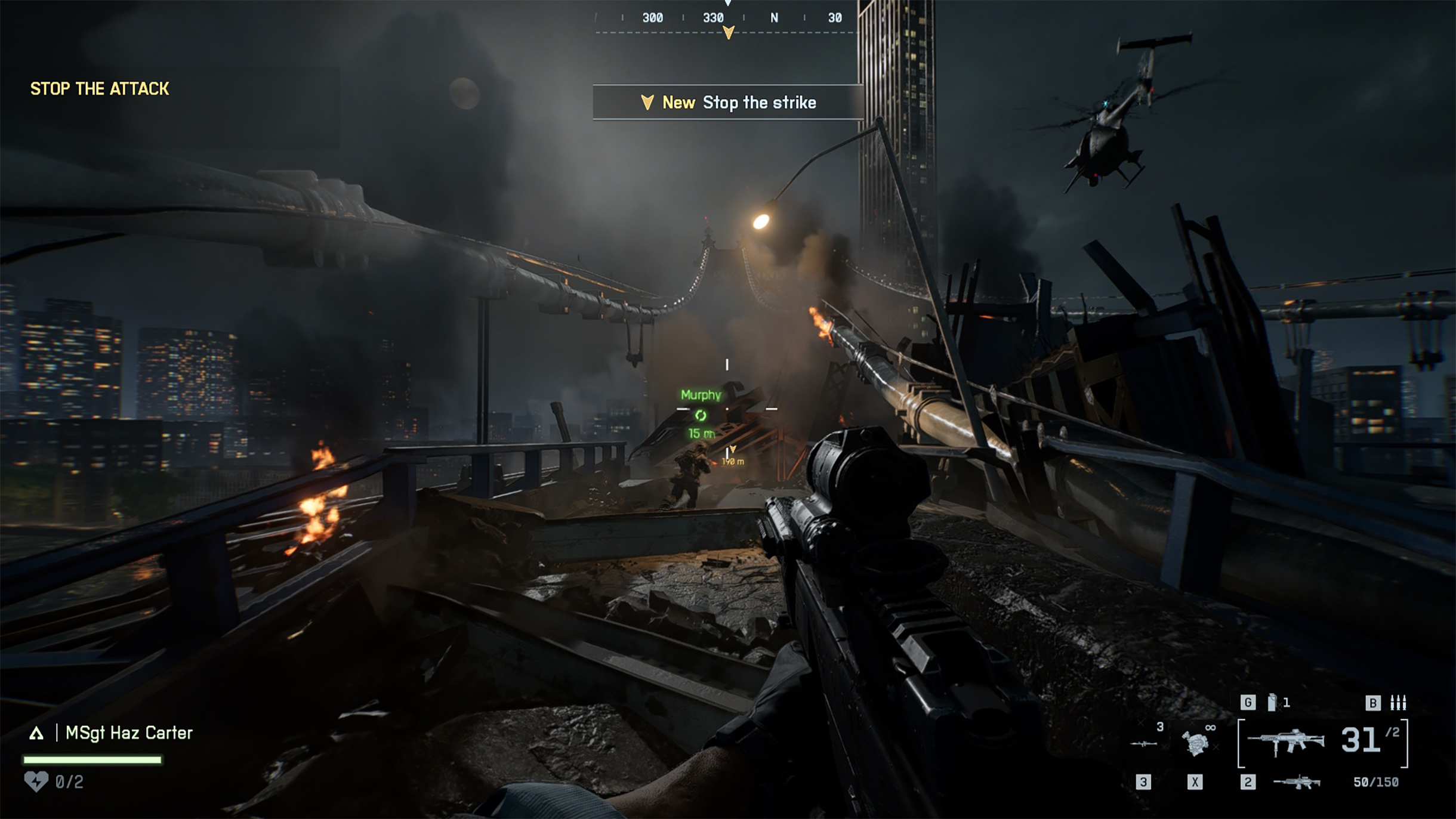This screenshot has width=1456, height=819.
Task: Open the 'Stop the strike' objective banner
Action: 728,103
